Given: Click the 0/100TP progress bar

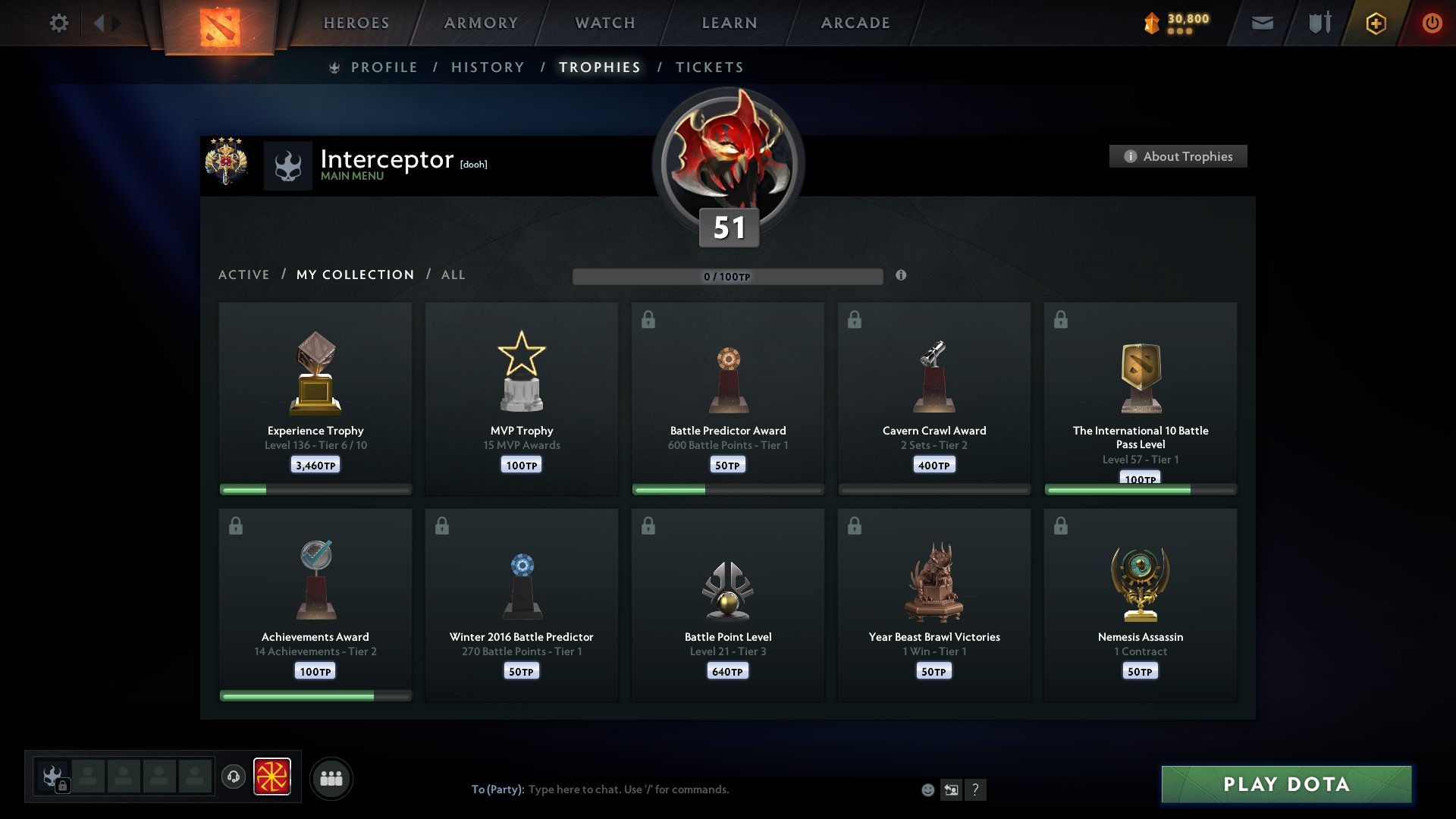Looking at the screenshot, I should coord(728,277).
